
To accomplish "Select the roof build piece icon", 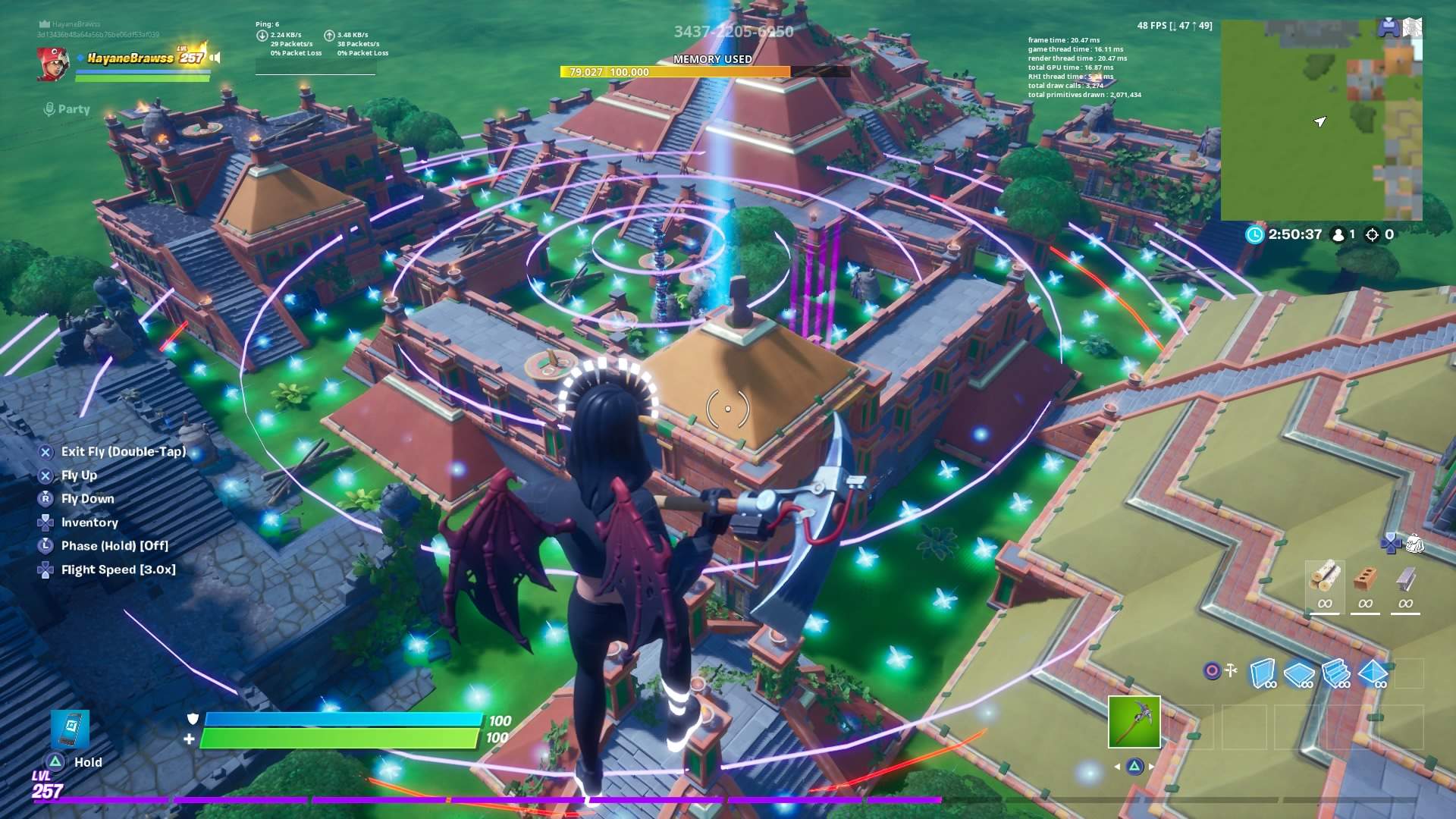I will [1373, 673].
